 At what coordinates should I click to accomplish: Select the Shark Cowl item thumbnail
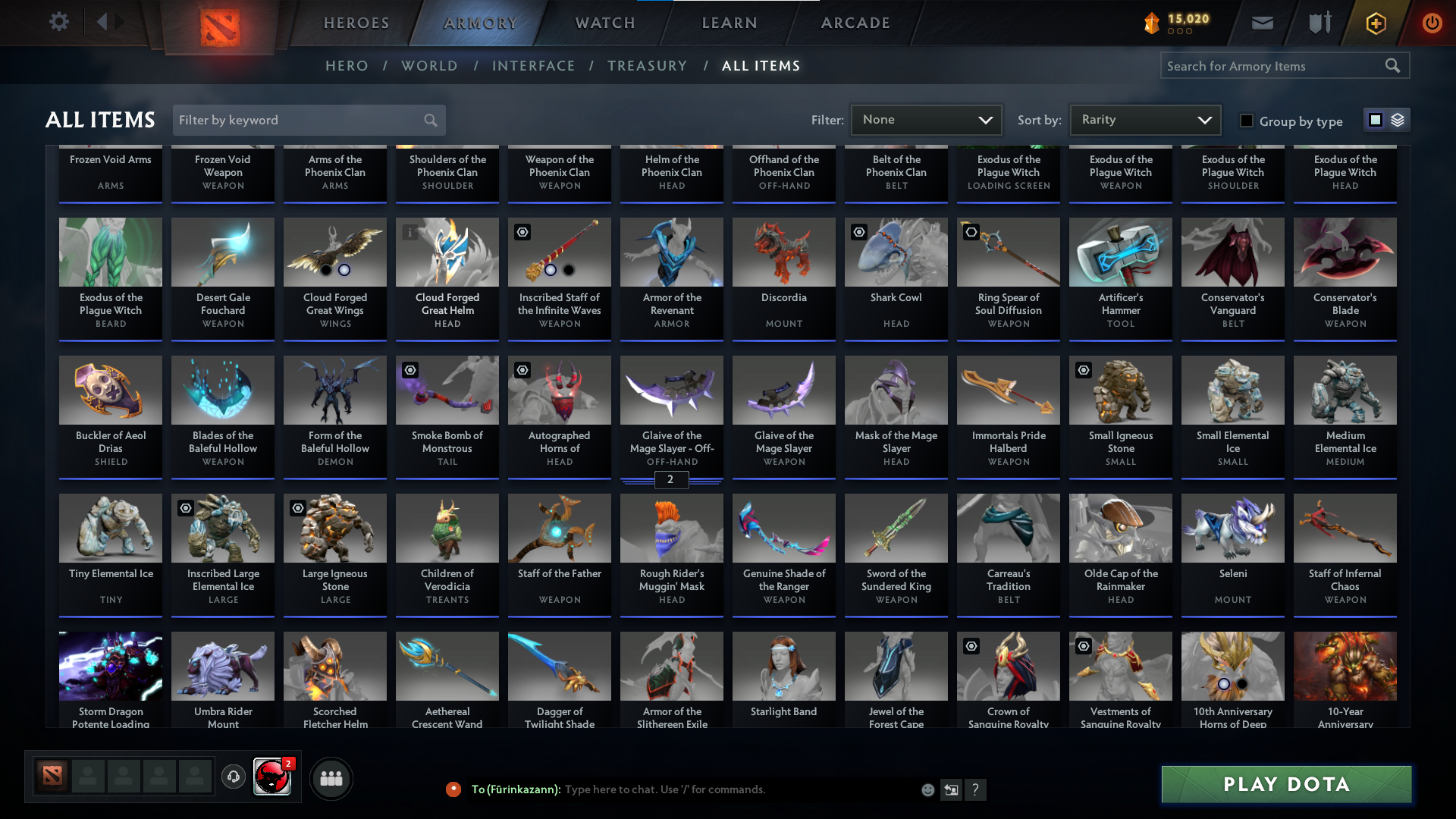(896, 252)
